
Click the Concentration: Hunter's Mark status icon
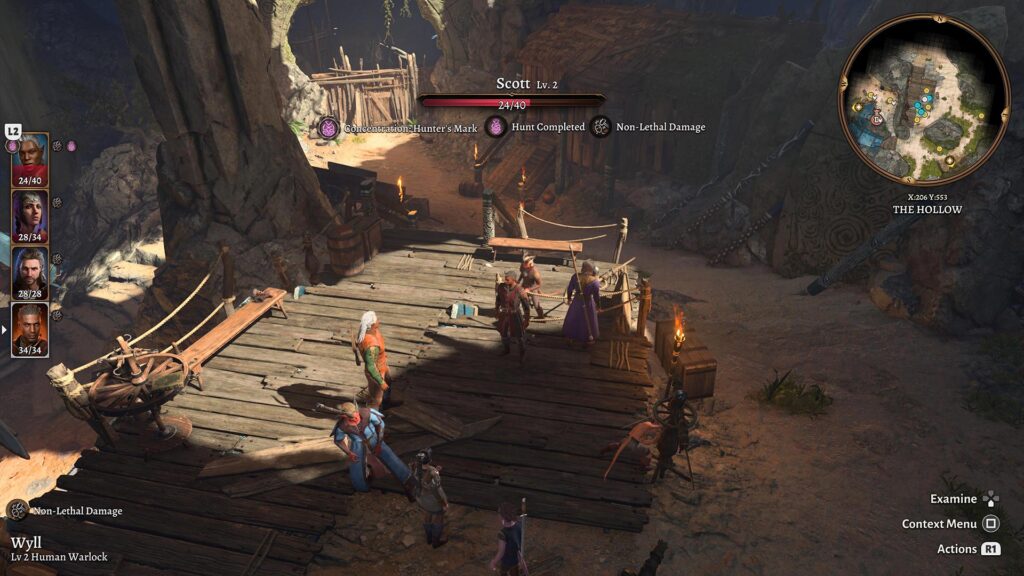click(329, 127)
